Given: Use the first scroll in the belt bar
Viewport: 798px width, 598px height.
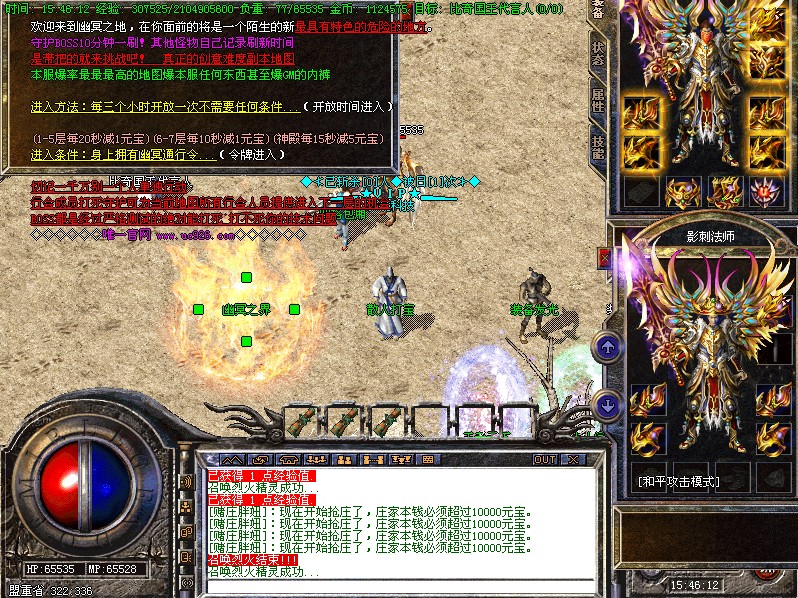Looking at the screenshot, I should pos(301,422).
